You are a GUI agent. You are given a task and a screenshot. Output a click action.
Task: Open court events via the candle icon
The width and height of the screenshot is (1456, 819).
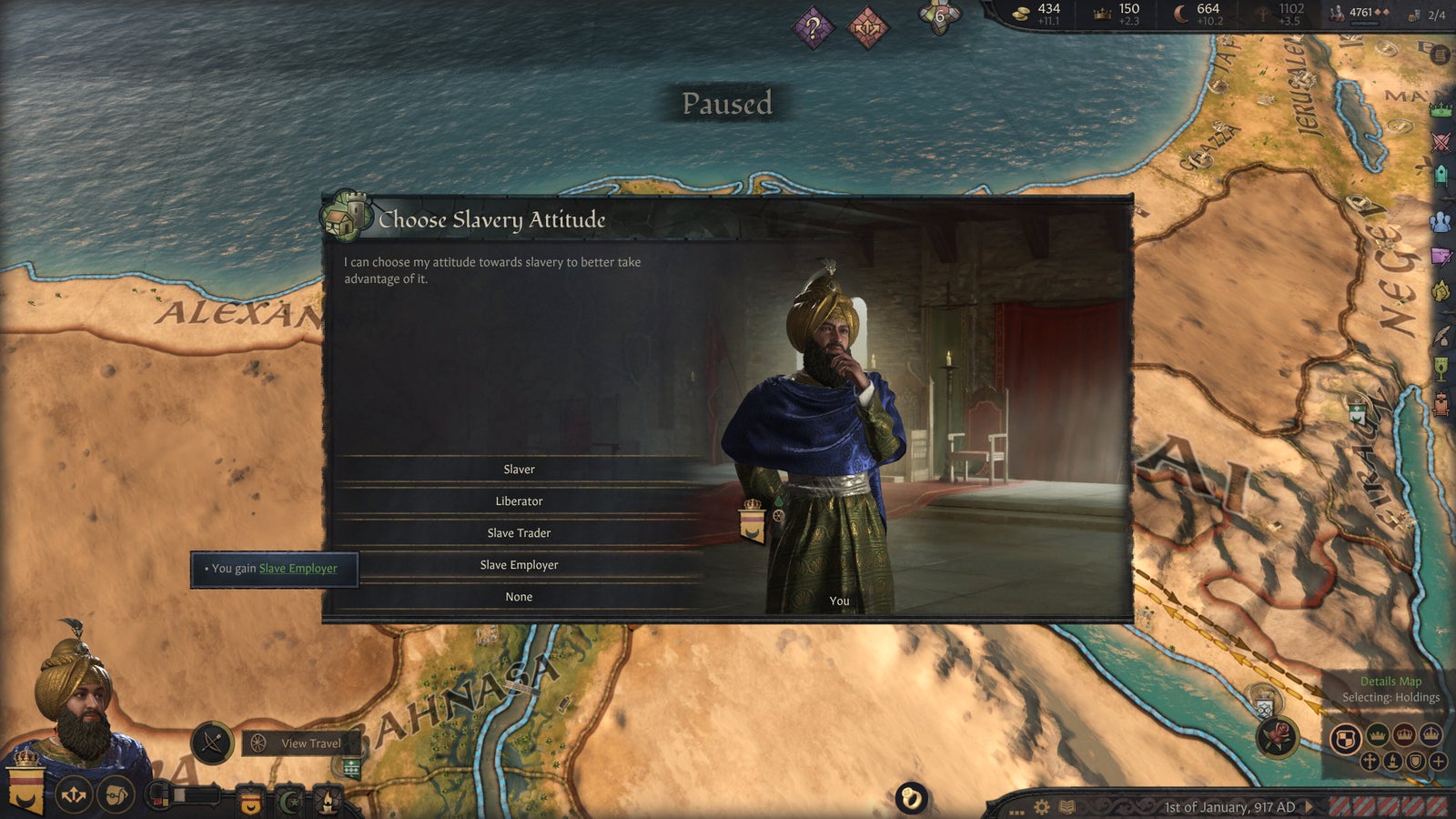click(329, 802)
